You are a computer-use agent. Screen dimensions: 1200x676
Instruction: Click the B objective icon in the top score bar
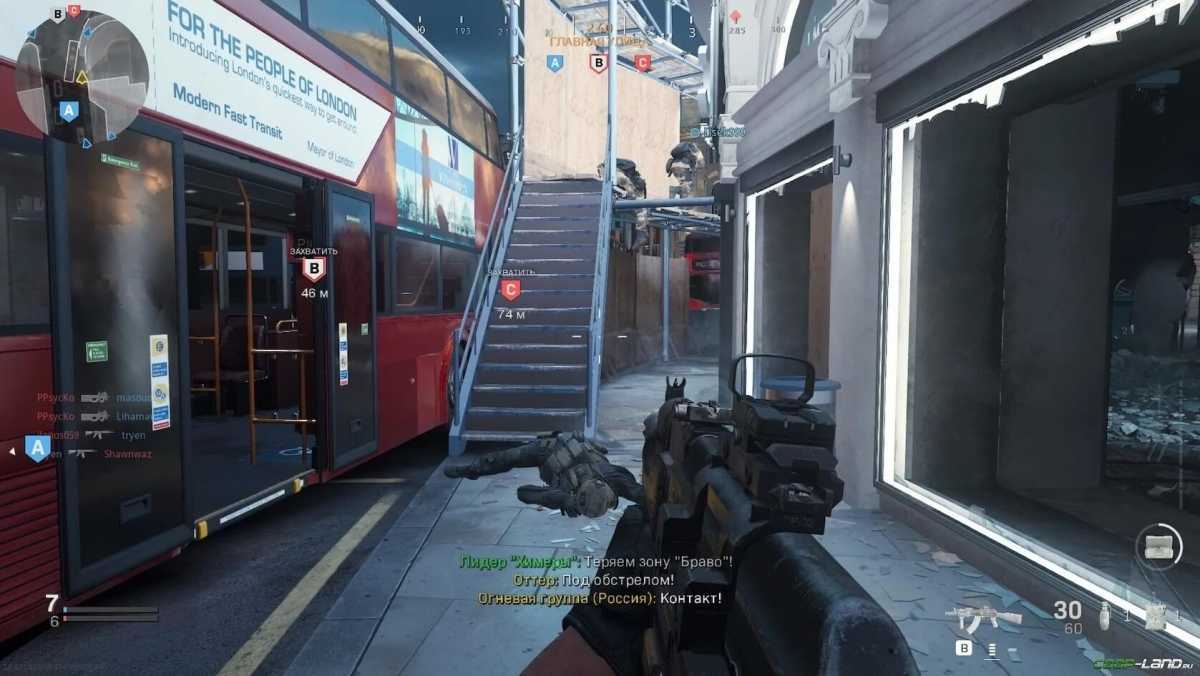[x=598, y=63]
